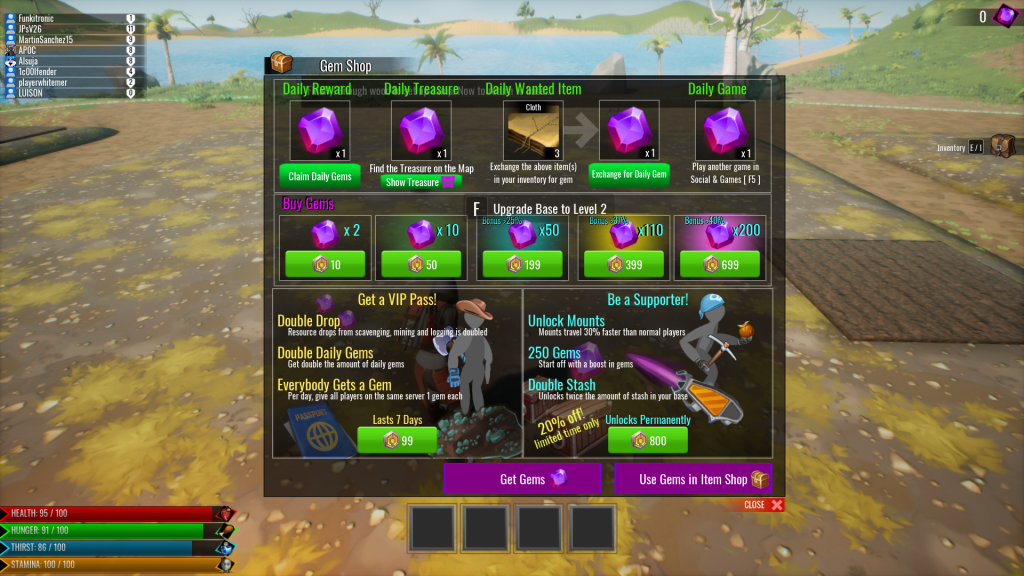Purchase the 200 gem pack for 699

tap(719, 264)
